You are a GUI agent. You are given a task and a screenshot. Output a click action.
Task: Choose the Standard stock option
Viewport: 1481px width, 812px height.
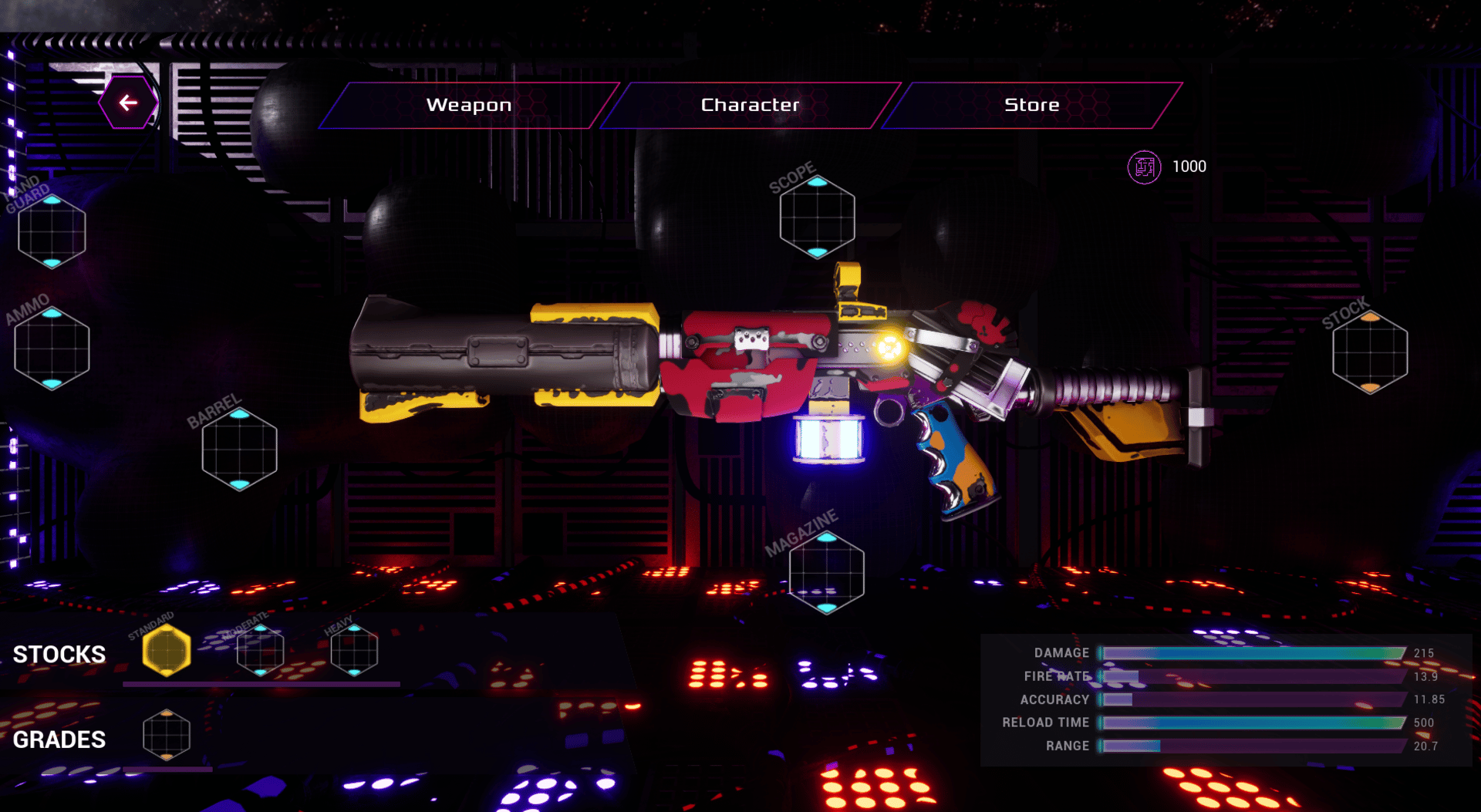[167, 651]
